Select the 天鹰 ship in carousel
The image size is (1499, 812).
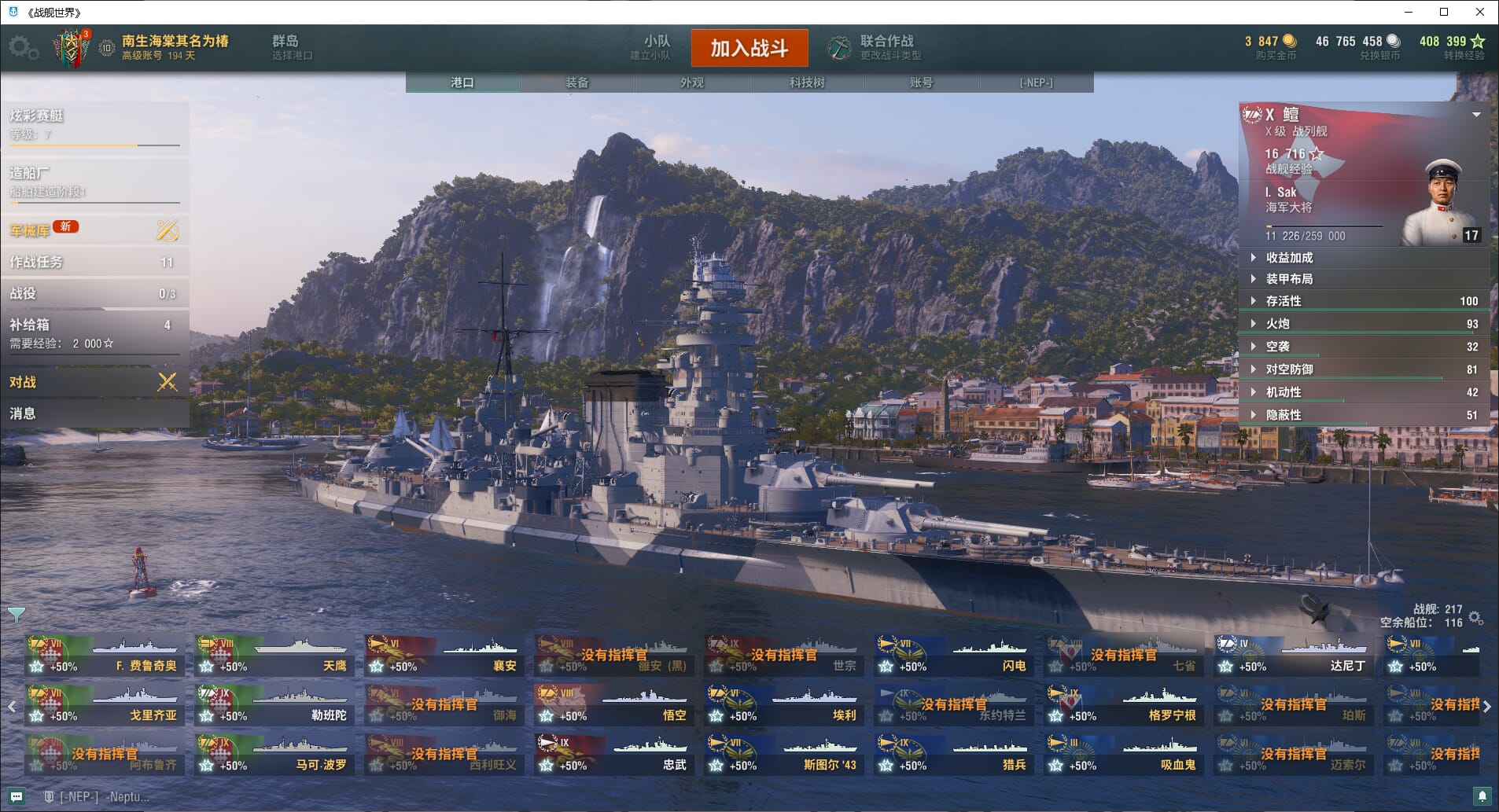pyautogui.click(x=274, y=656)
